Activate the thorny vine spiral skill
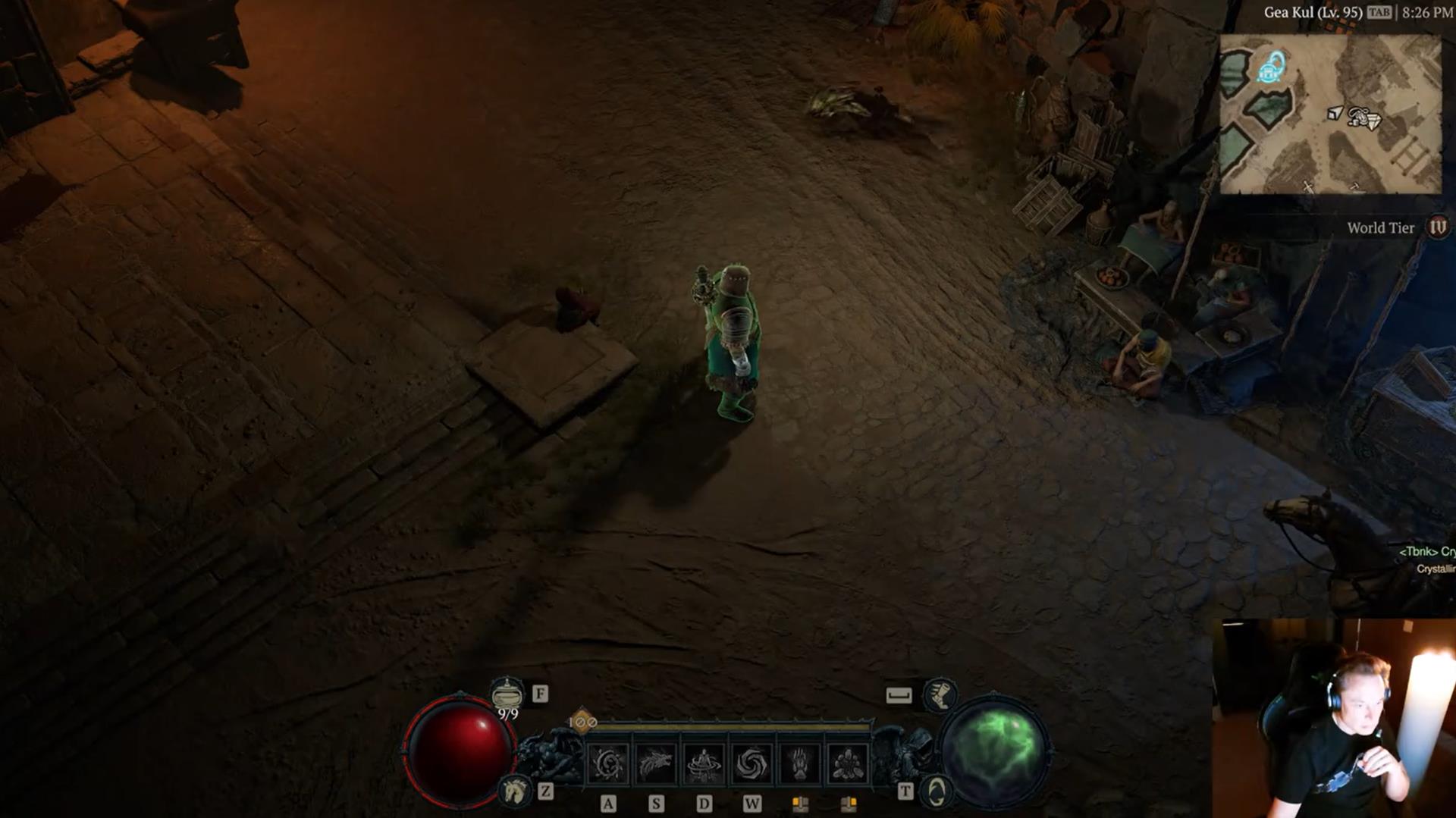This screenshot has height=818, width=1456. [x=608, y=763]
